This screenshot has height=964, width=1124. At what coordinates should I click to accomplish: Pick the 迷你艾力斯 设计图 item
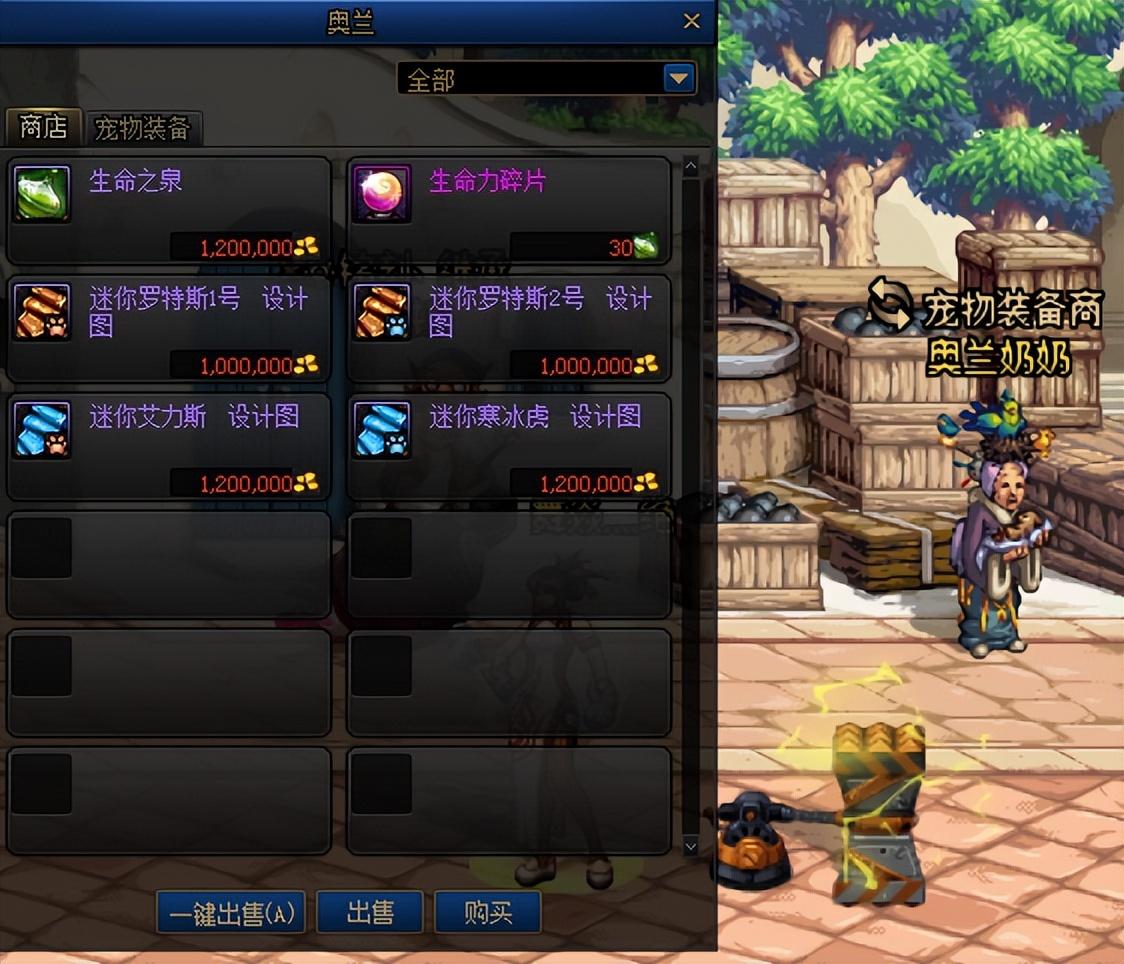(169, 446)
